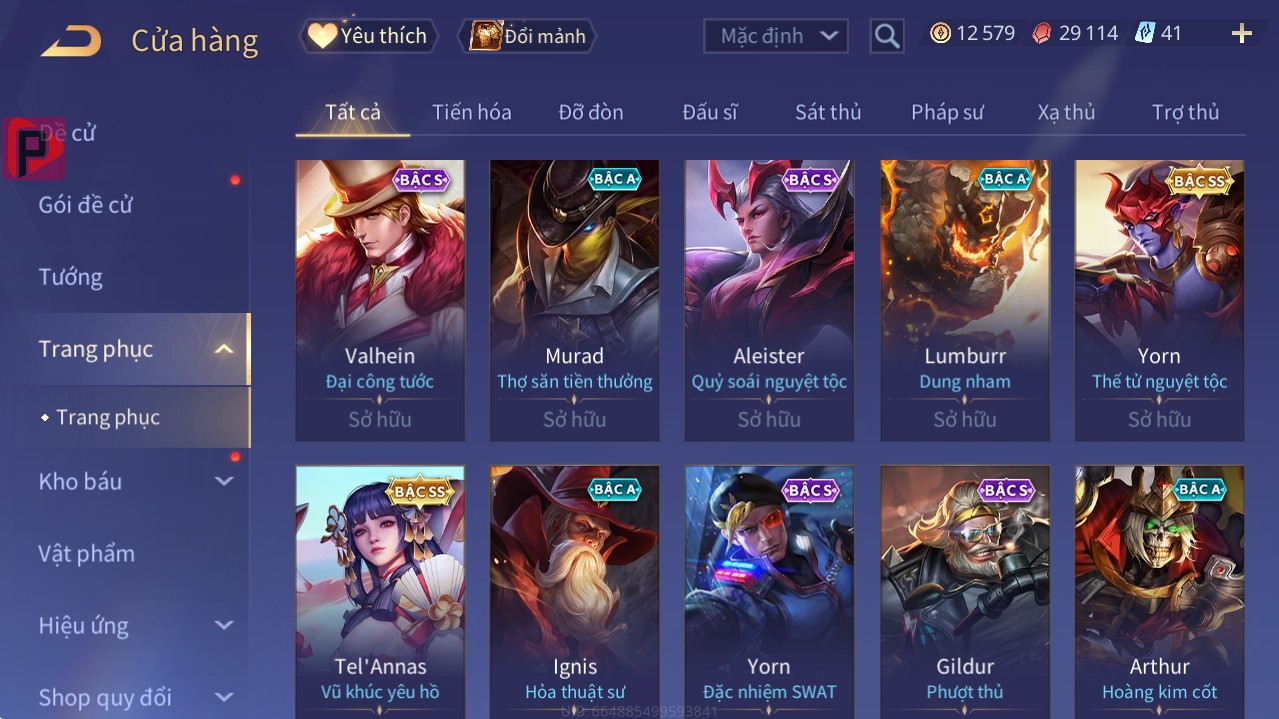This screenshot has height=719, width=1279.
Task: Open the Vật phẩm items section
Action: 87,553
